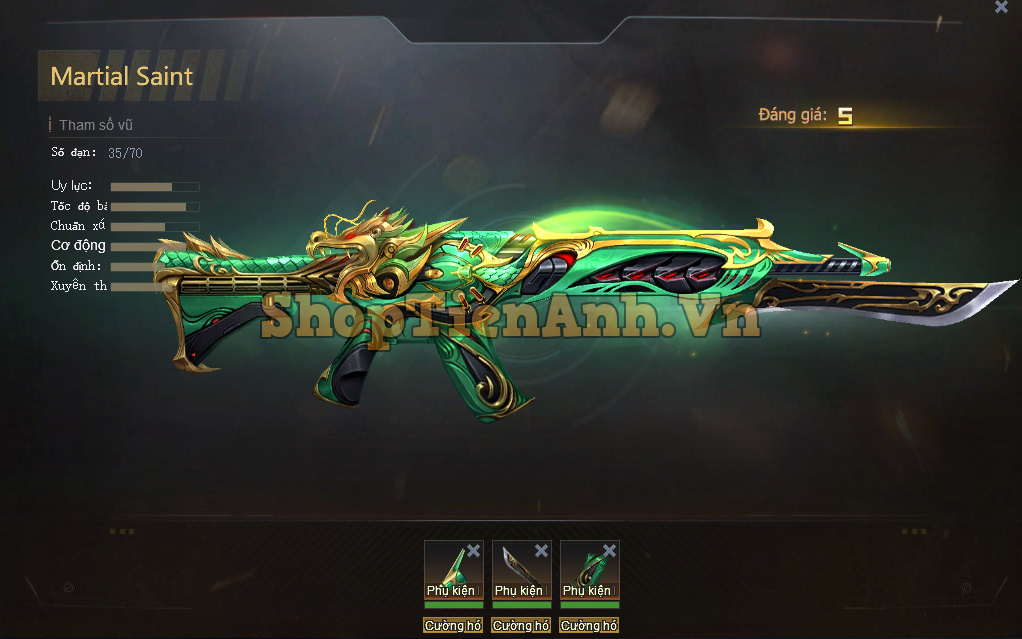Close the Martial Saint weapon panel

(x=1001, y=7)
